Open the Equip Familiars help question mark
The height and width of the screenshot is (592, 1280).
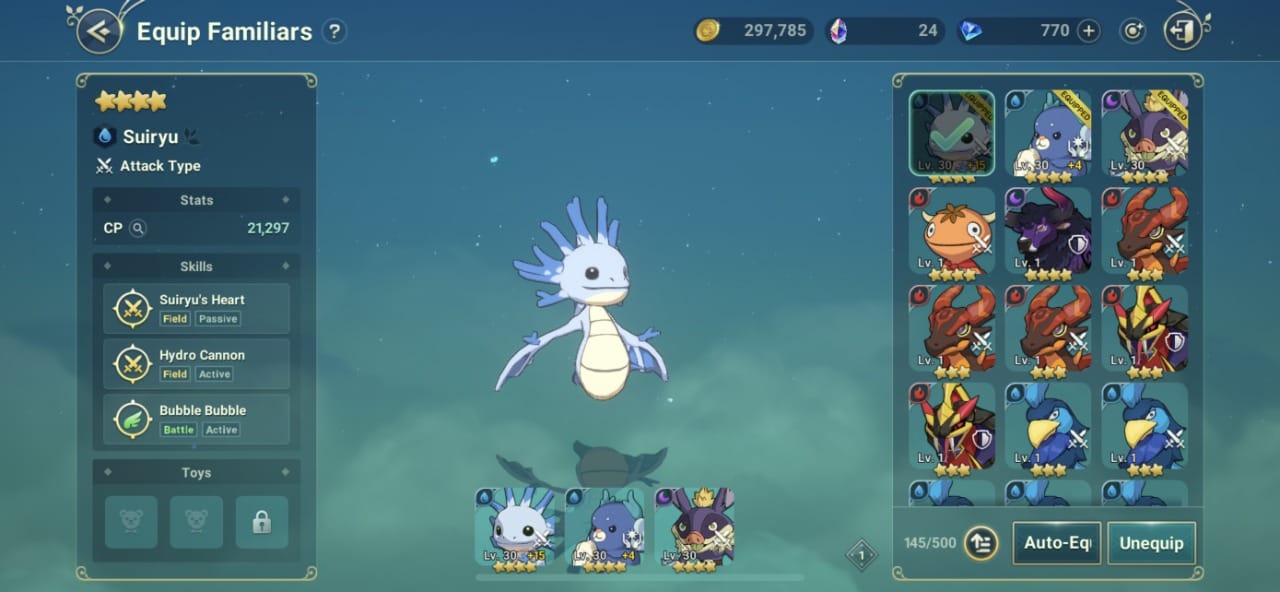click(334, 32)
